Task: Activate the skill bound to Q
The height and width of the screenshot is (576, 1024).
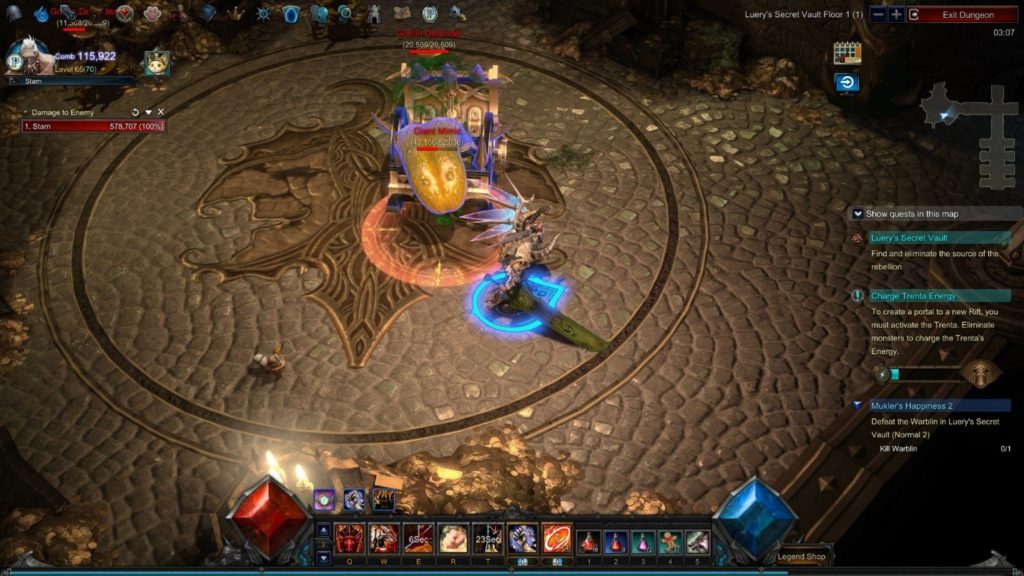Action: (x=350, y=539)
